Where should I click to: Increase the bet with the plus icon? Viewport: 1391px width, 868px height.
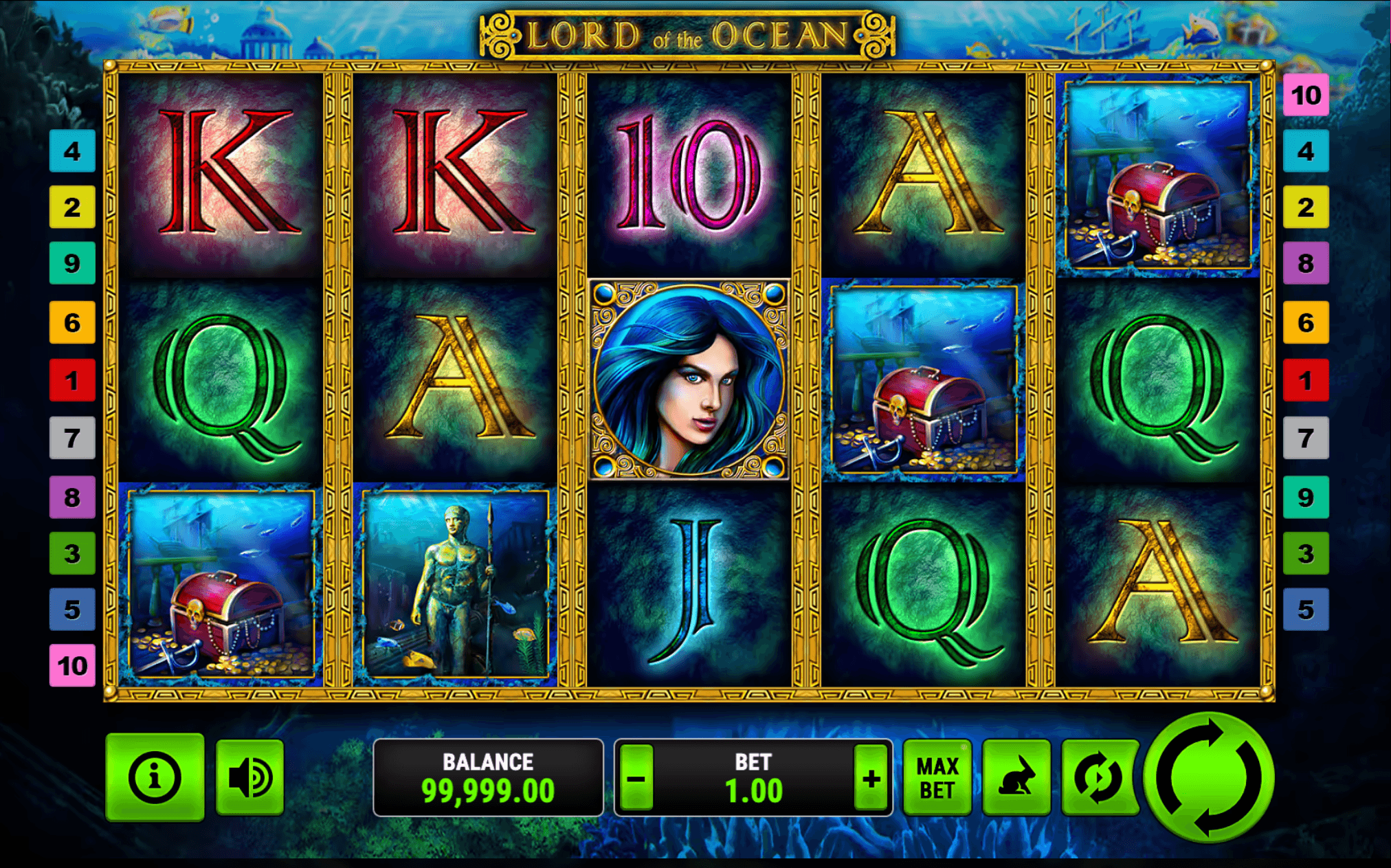pyautogui.click(x=871, y=777)
